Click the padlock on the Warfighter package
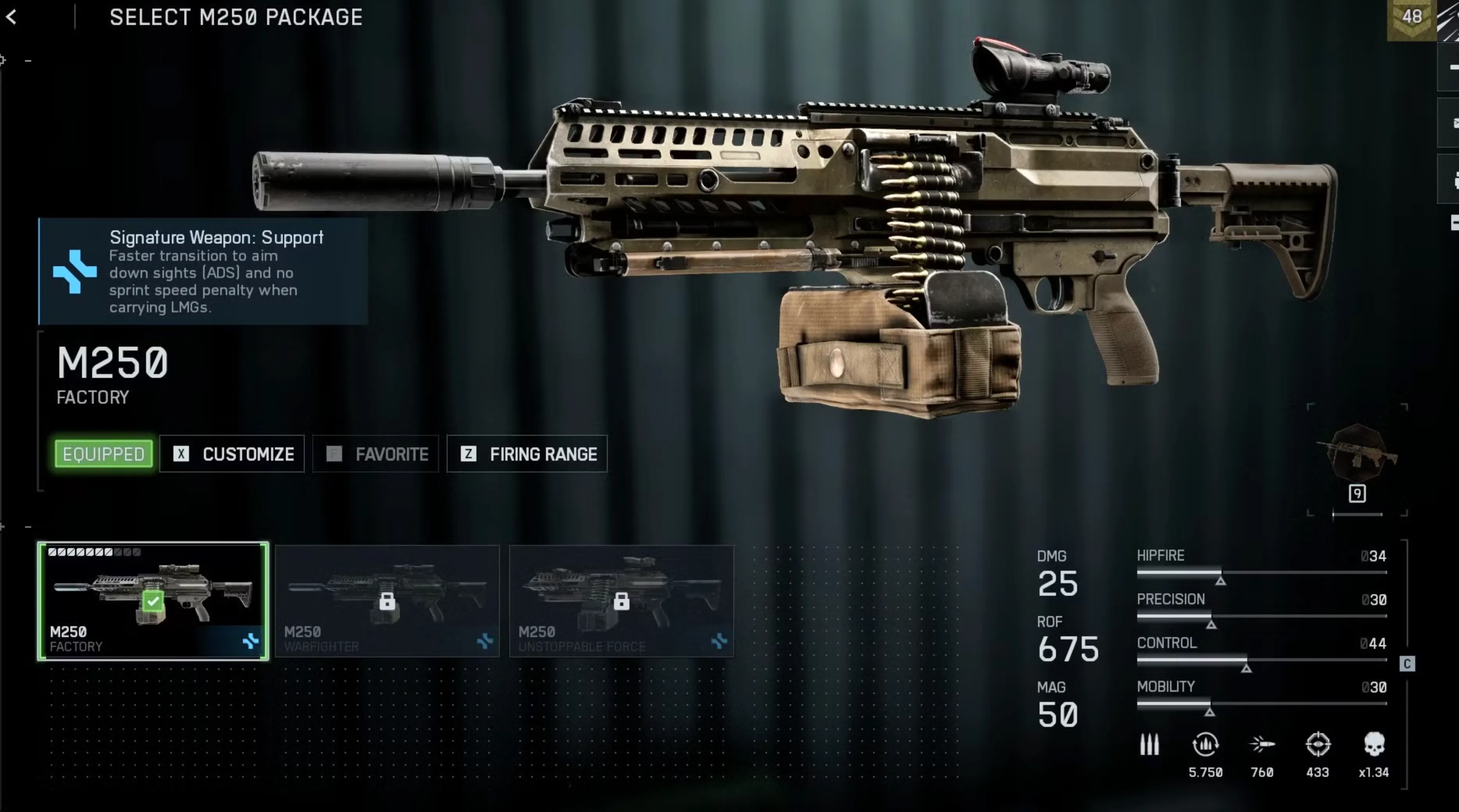This screenshot has height=812, width=1459. [x=387, y=602]
